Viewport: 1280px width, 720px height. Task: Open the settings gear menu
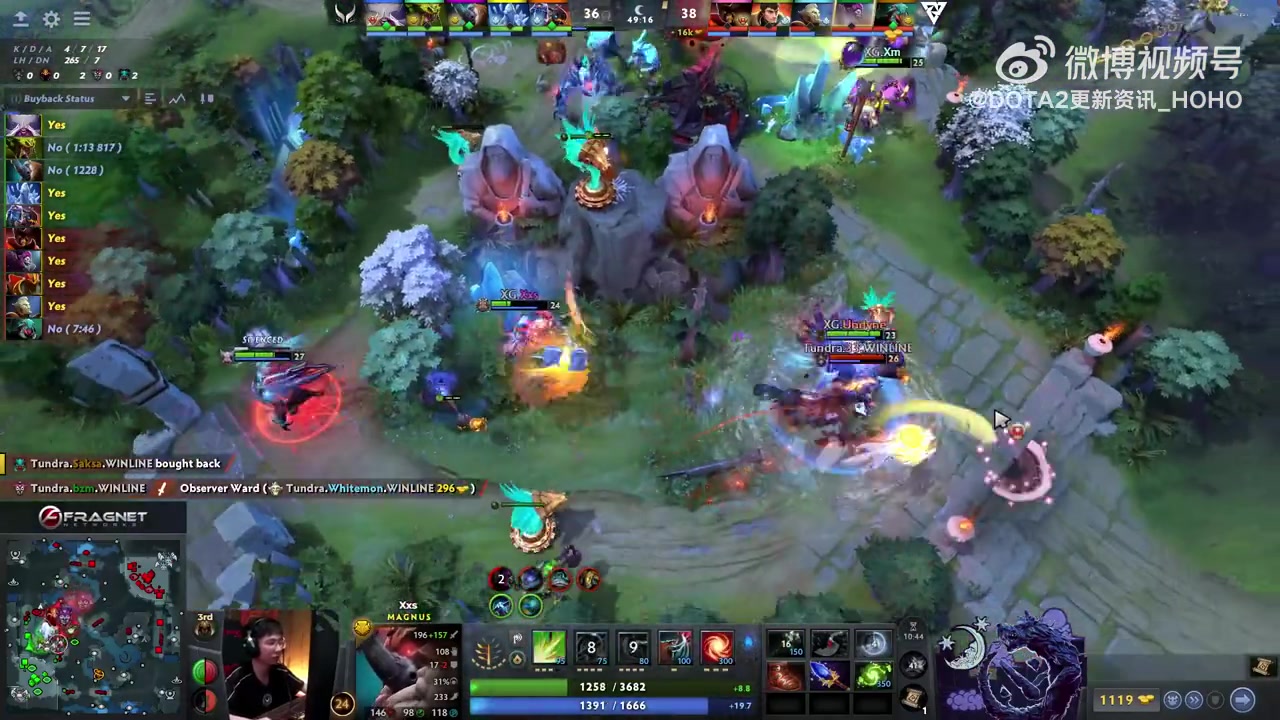pyautogui.click(x=51, y=19)
